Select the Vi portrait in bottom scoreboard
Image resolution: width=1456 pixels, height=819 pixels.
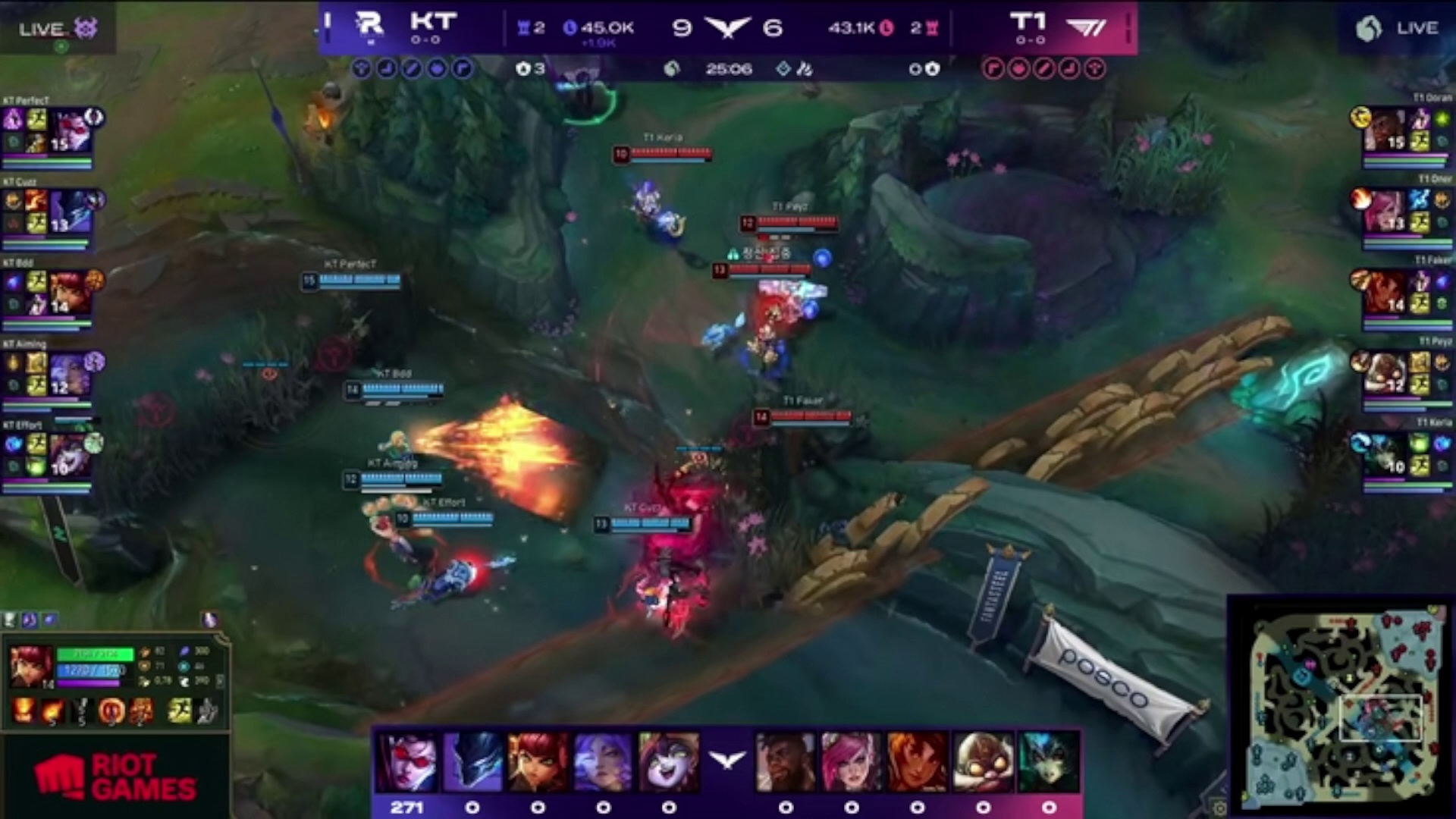point(851,762)
